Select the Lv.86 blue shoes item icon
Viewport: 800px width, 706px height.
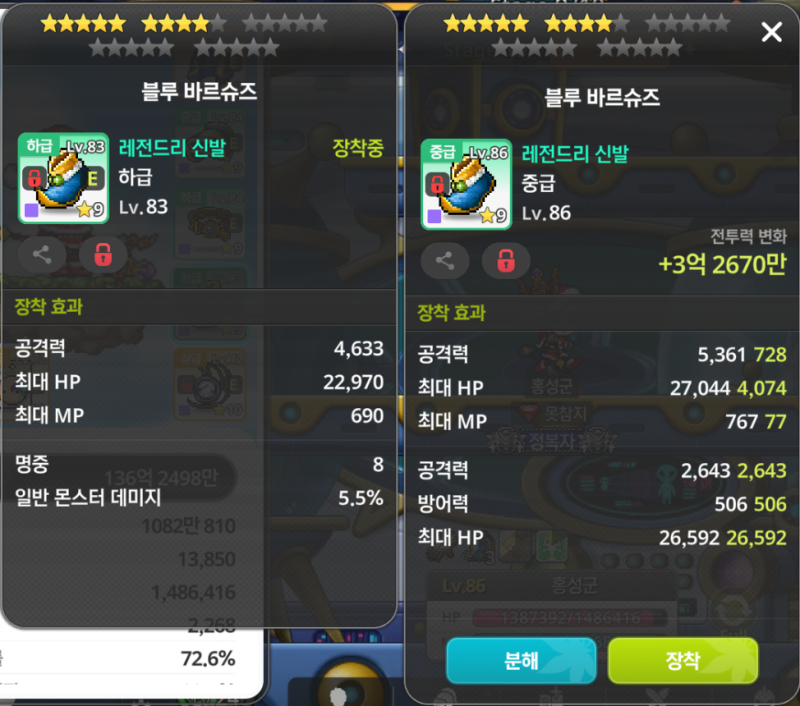[x=466, y=183]
